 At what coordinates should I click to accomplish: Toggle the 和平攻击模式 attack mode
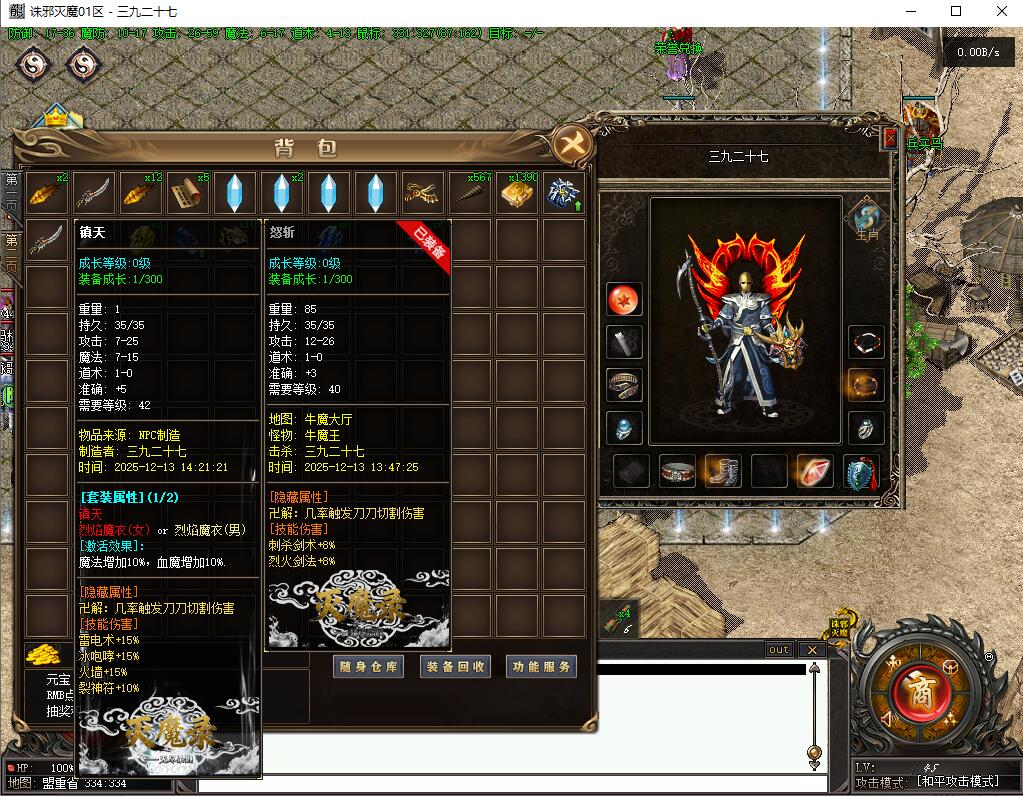pyautogui.click(x=958, y=781)
